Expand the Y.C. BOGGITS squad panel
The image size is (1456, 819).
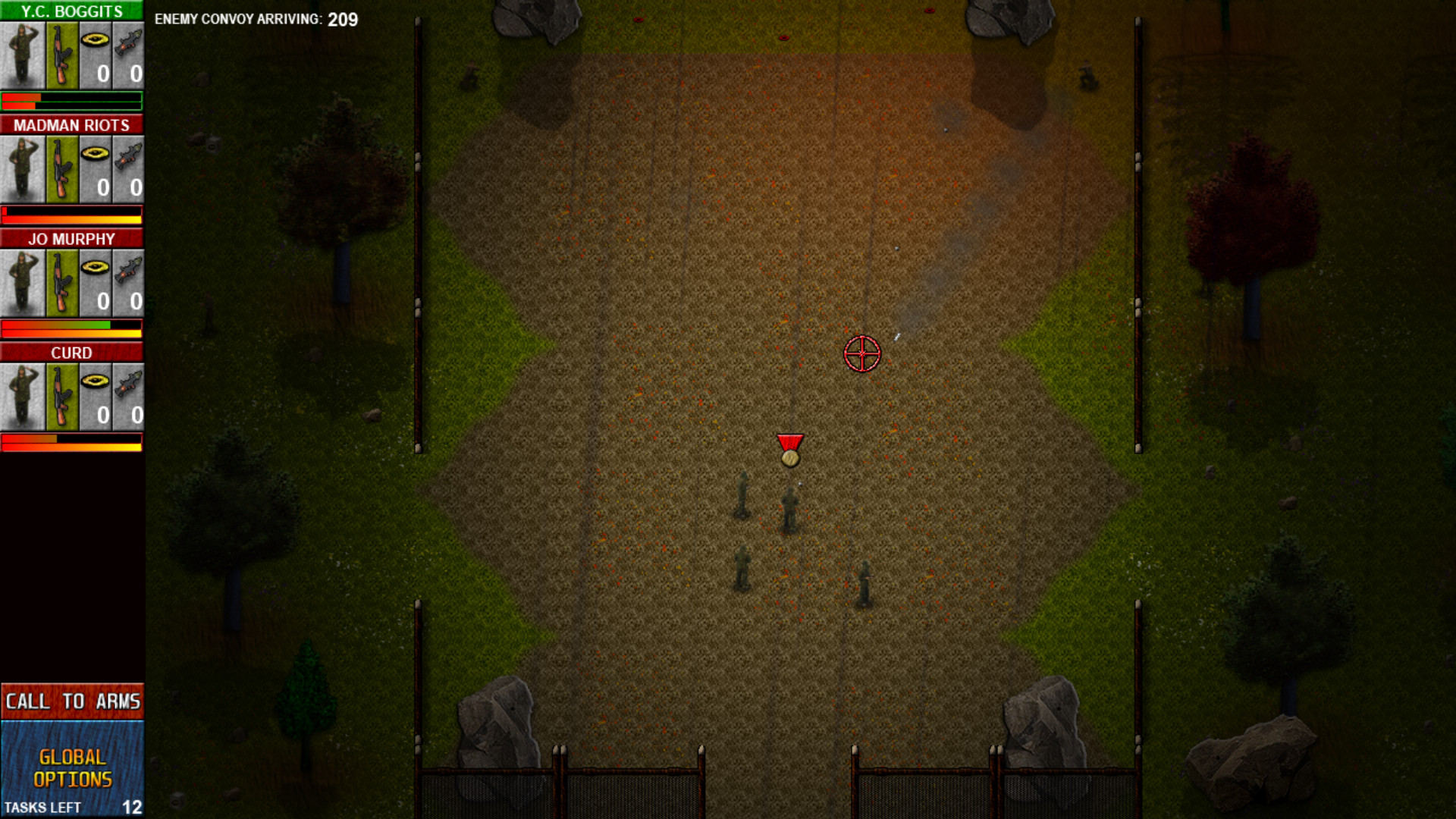point(72,11)
